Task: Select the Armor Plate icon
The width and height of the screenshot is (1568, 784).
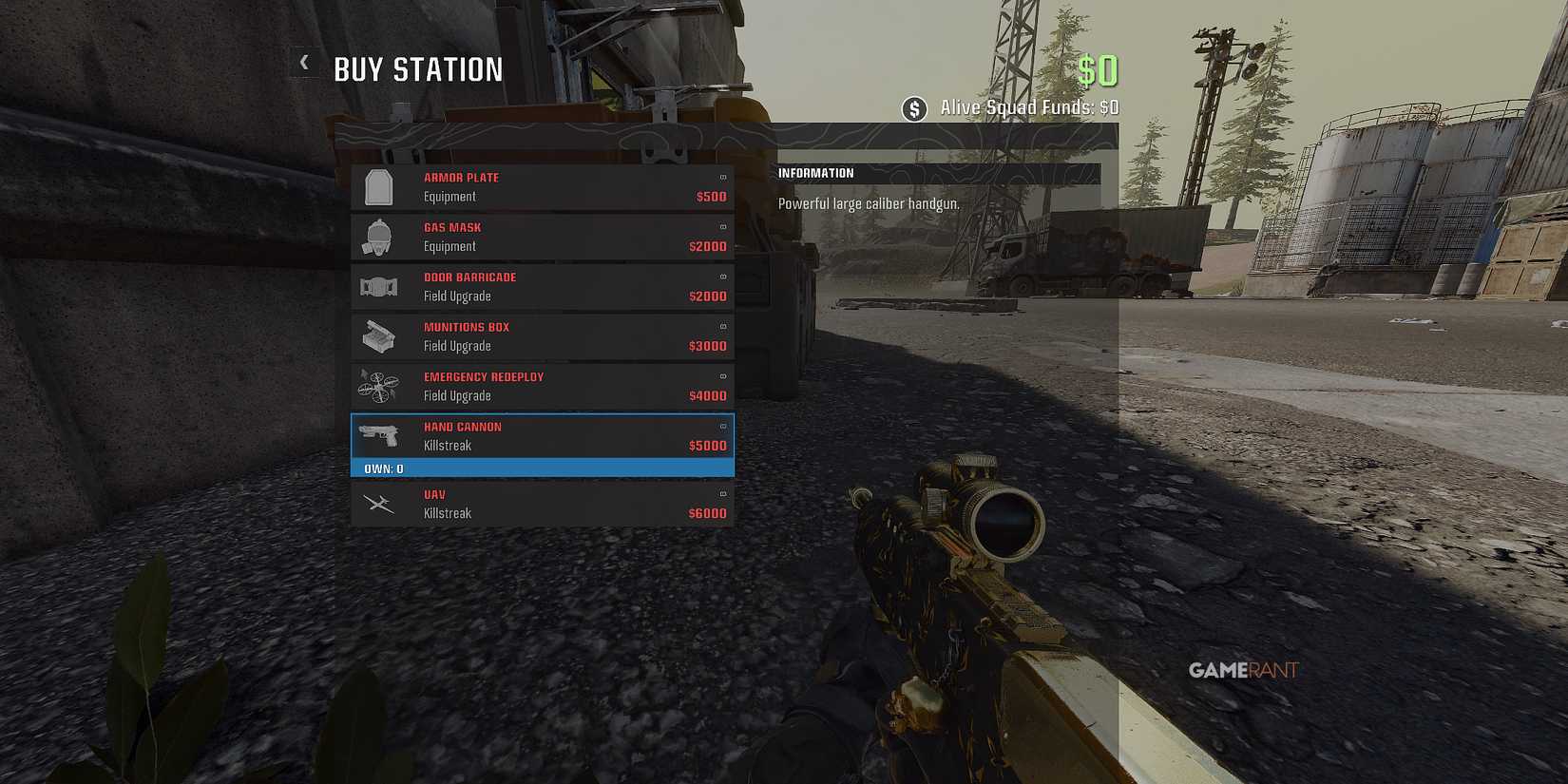Action: 379,186
